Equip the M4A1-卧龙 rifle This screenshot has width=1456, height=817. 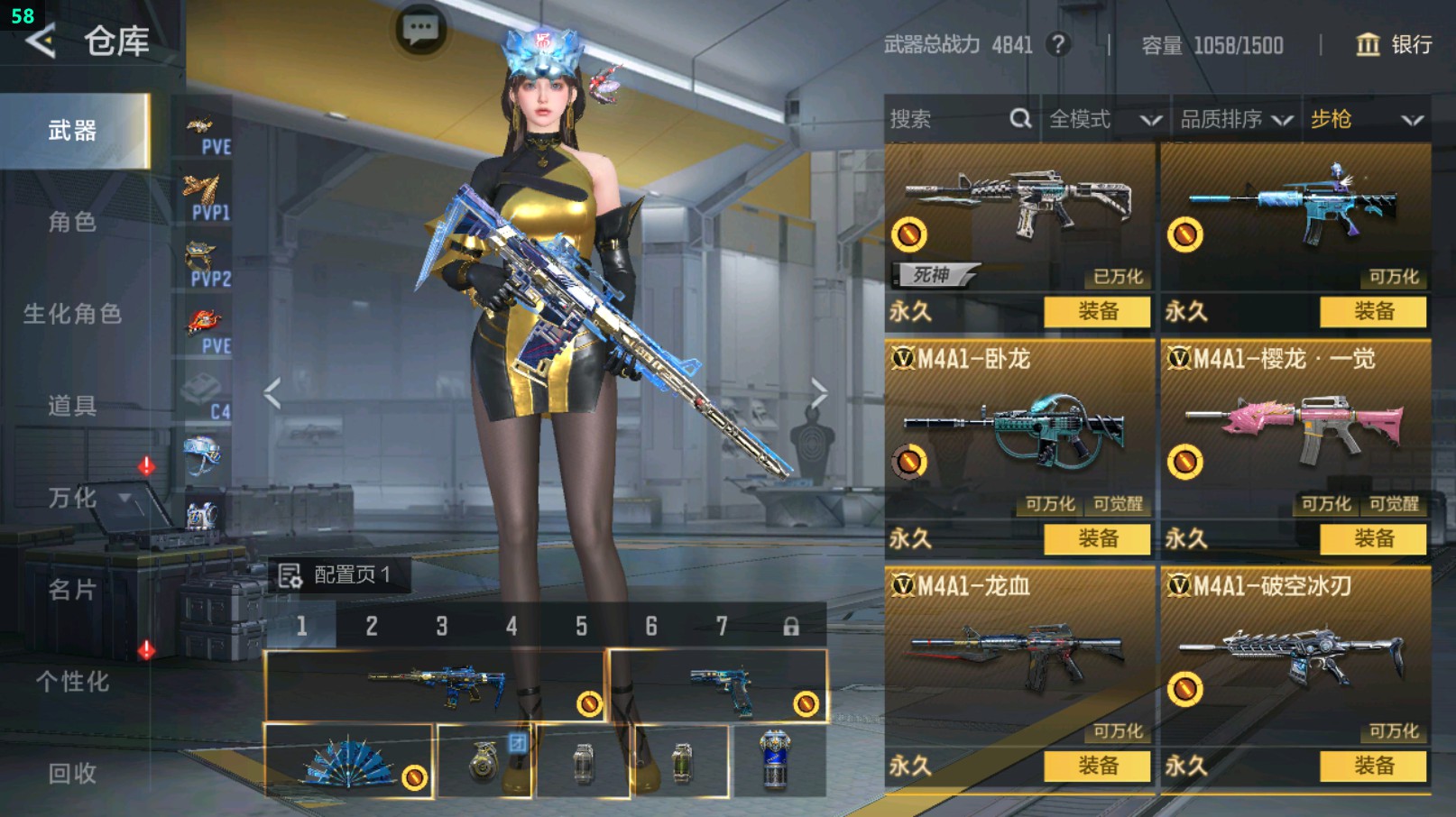tap(1097, 539)
